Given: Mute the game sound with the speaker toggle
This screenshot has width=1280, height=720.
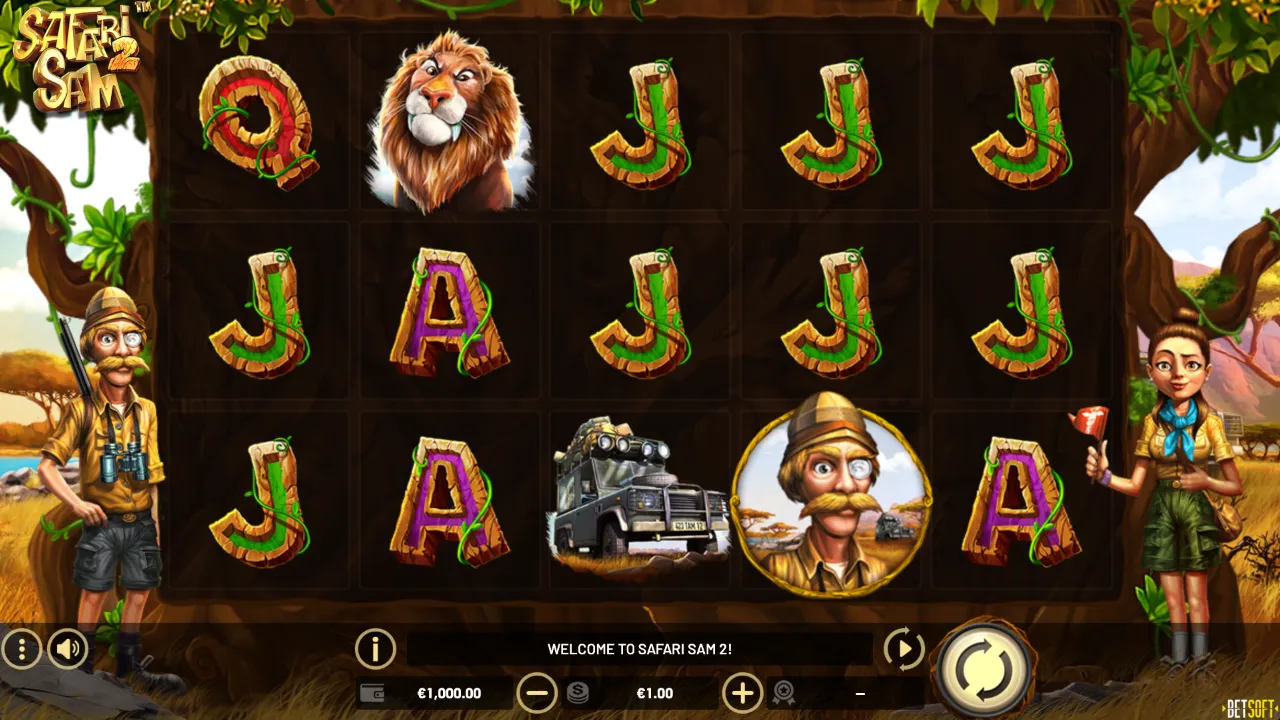Looking at the screenshot, I should point(66,649).
